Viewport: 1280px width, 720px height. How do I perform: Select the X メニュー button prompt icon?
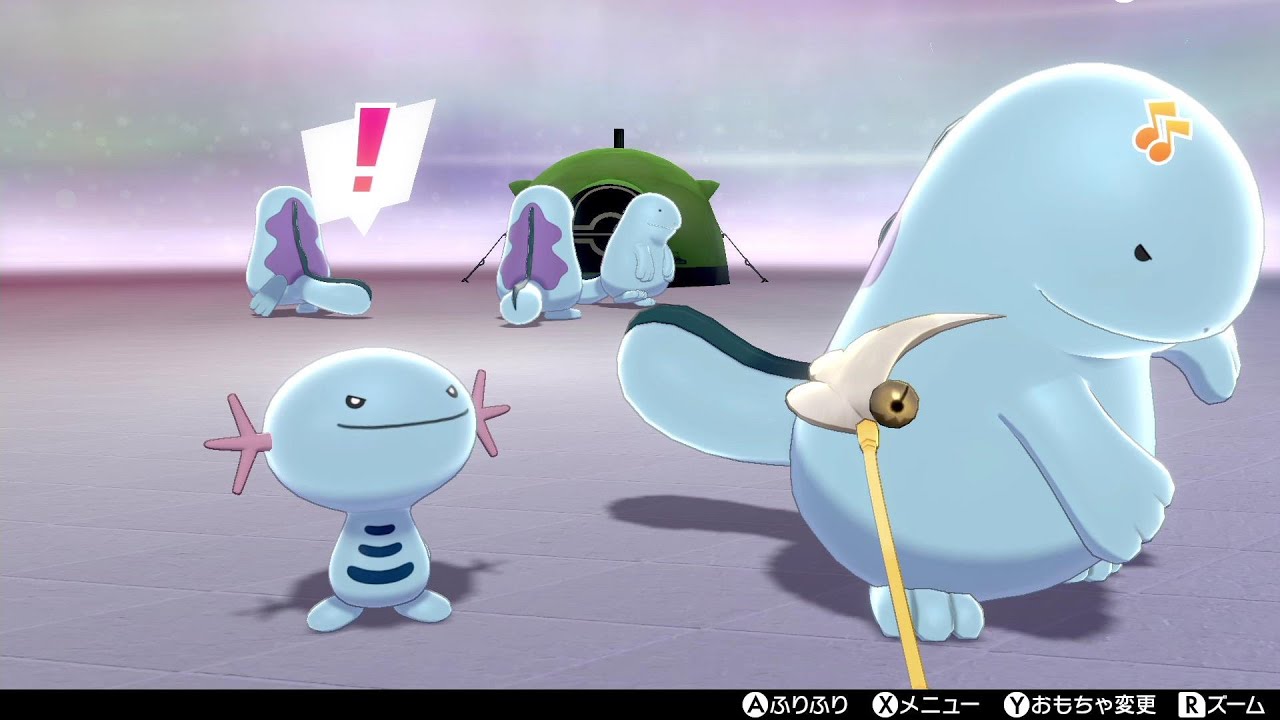click(x=884, y=704)
